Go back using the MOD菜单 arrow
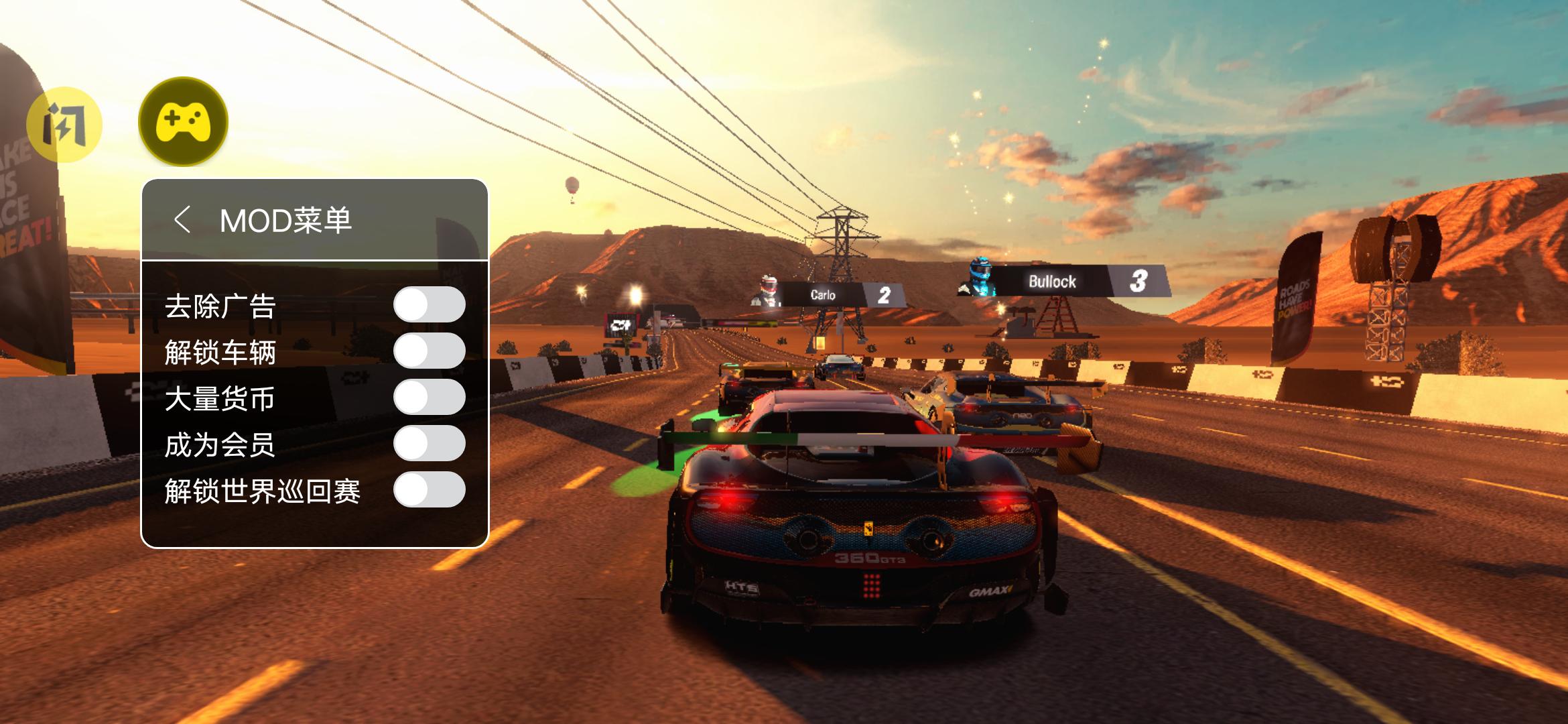Viewport: 1568px width, 724px height. pos(182,220)
